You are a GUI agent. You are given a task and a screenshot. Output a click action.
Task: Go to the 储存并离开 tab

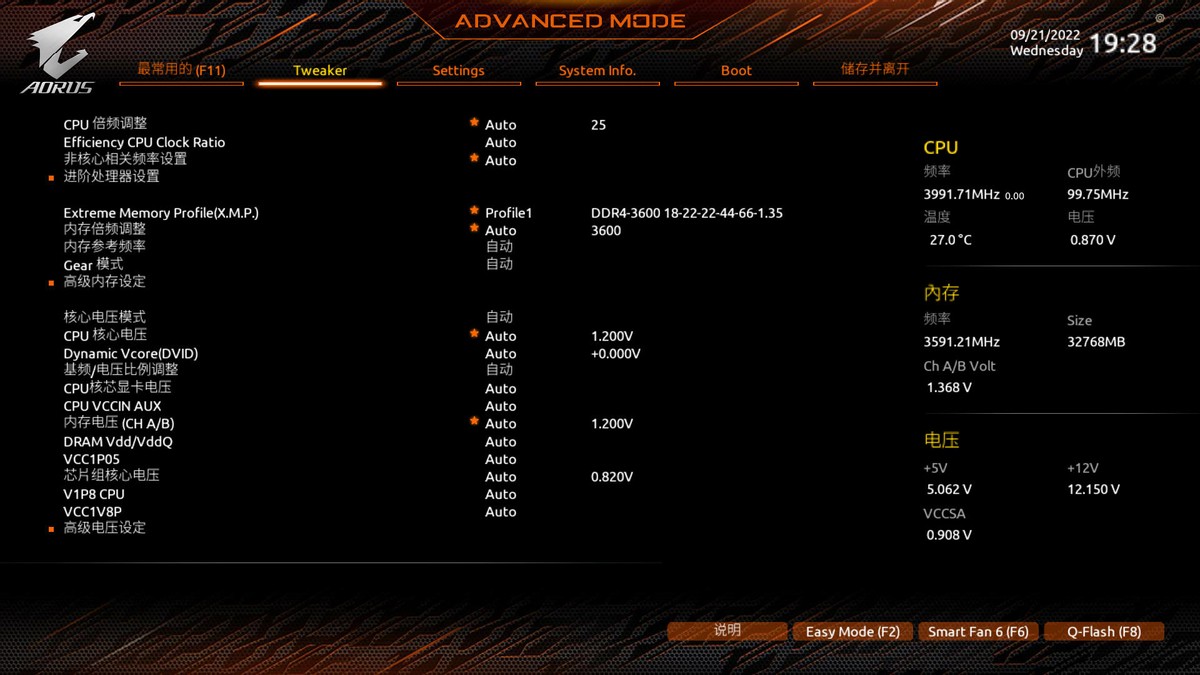[x=875, y=70]
